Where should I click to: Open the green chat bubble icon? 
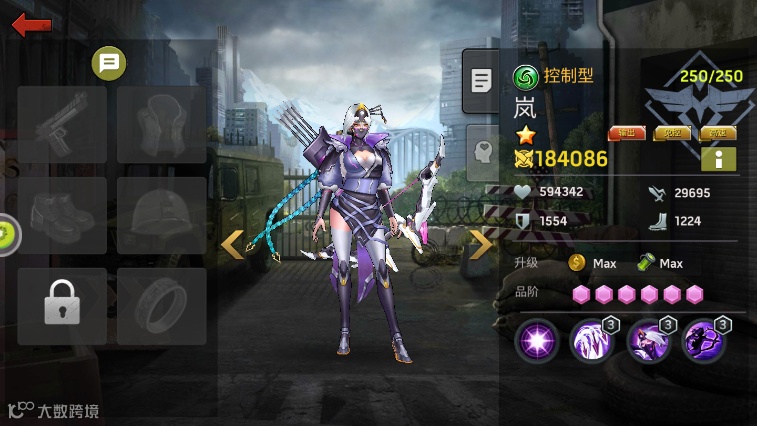pyautogui.click(x=109, y=64)
